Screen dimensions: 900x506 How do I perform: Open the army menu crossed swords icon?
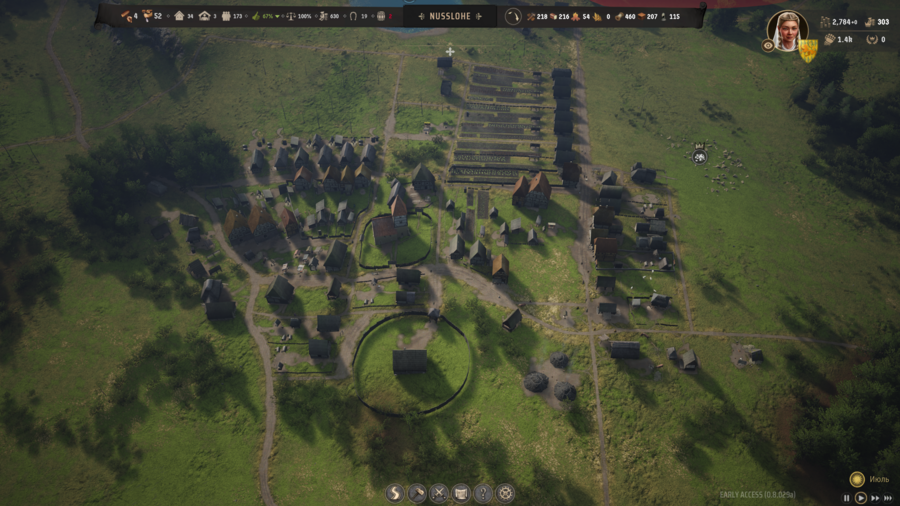[x=439, y=493]
